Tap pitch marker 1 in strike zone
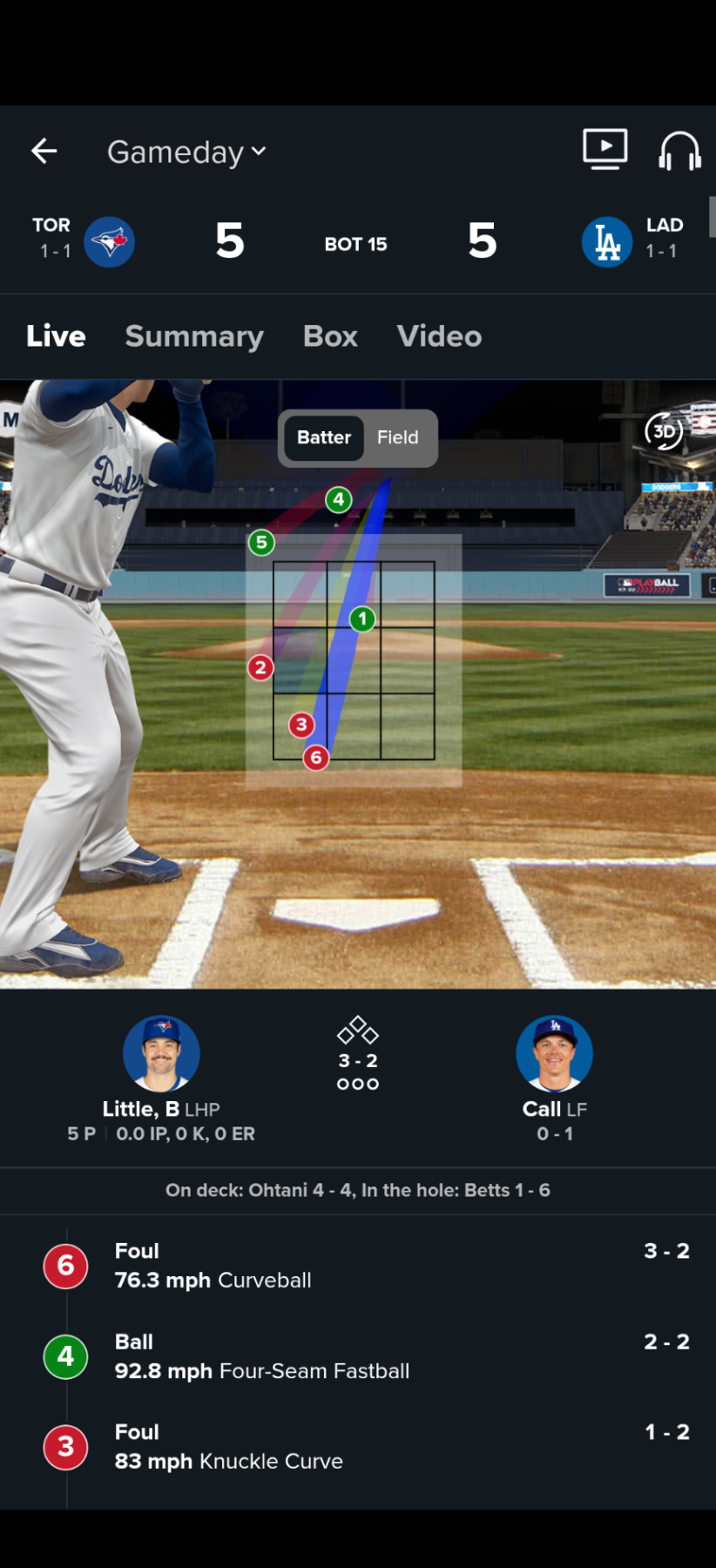This screenshot has height=1568, width=716. point(362,619)
